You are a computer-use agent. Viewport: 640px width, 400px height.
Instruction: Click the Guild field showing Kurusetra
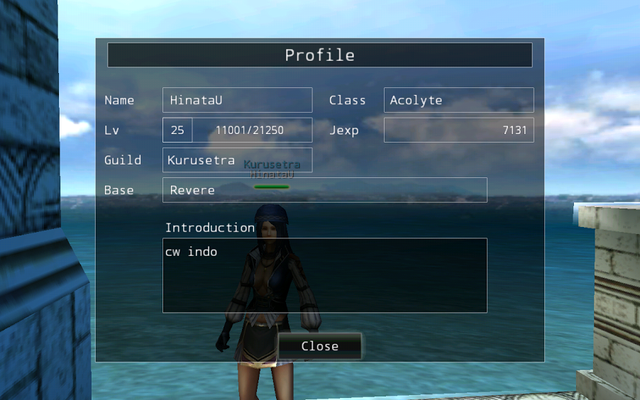tap(237, 160)
